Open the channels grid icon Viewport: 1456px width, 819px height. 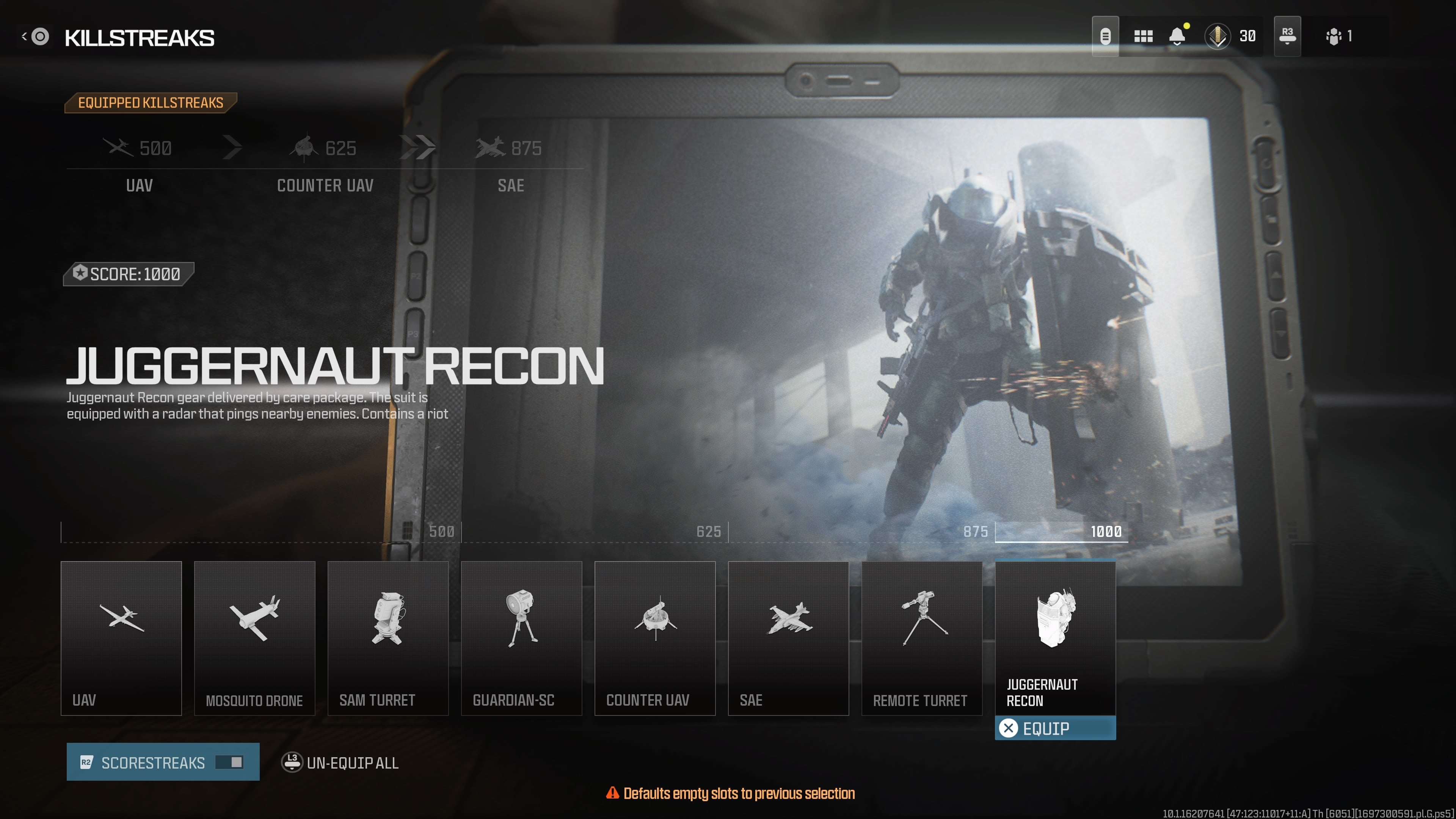point(1144,36)
